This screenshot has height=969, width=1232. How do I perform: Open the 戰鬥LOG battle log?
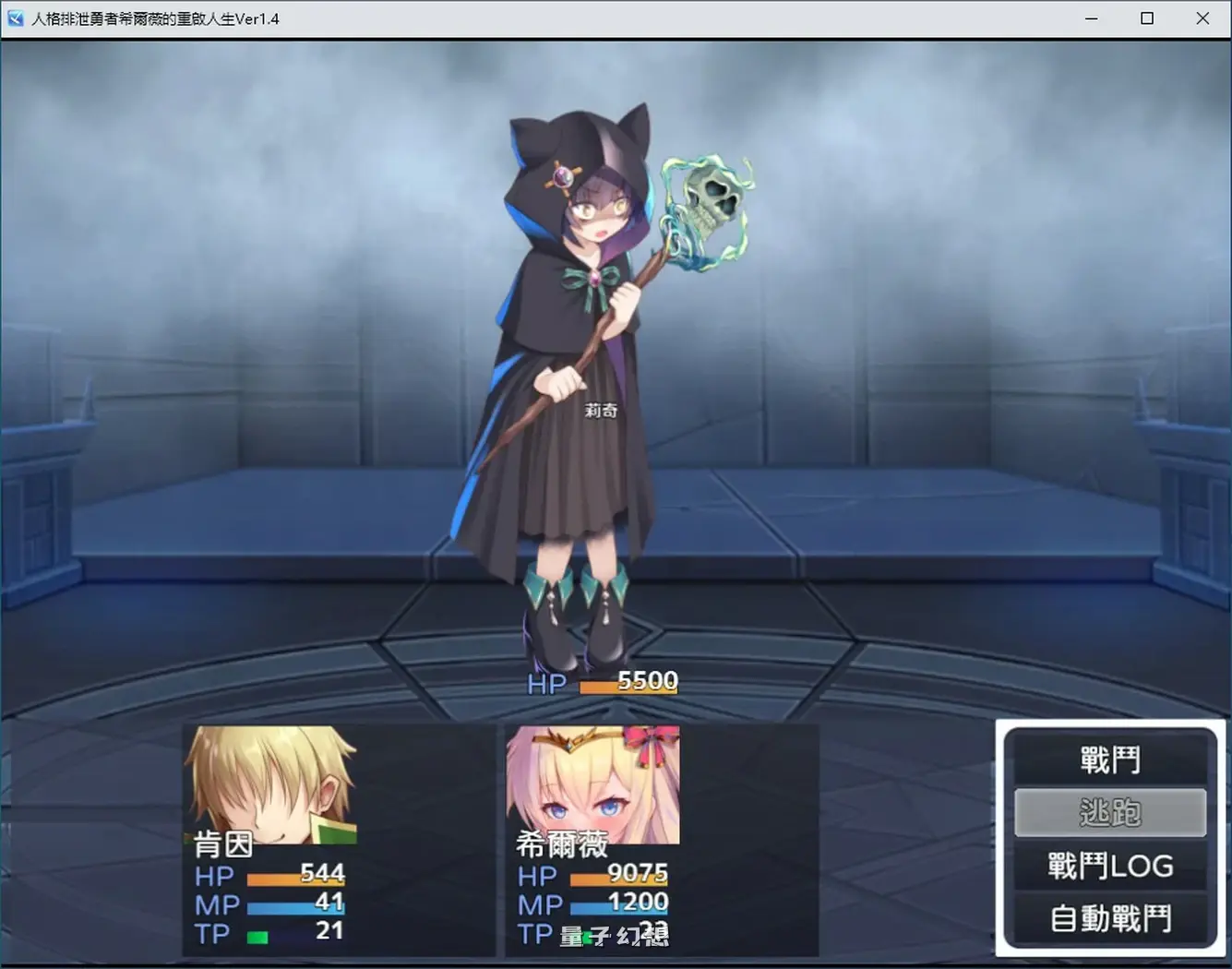[1110, 865]
